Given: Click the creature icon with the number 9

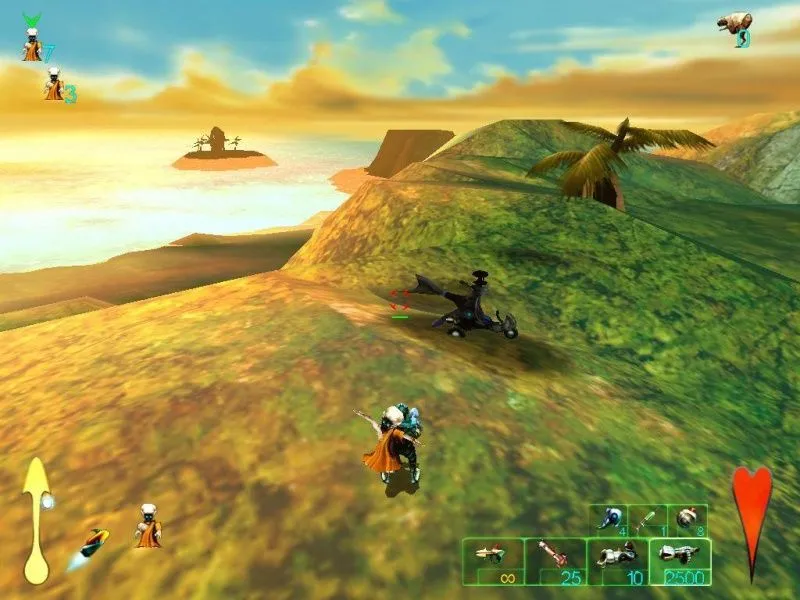Looking at the screenshot, I should [735, 26].
